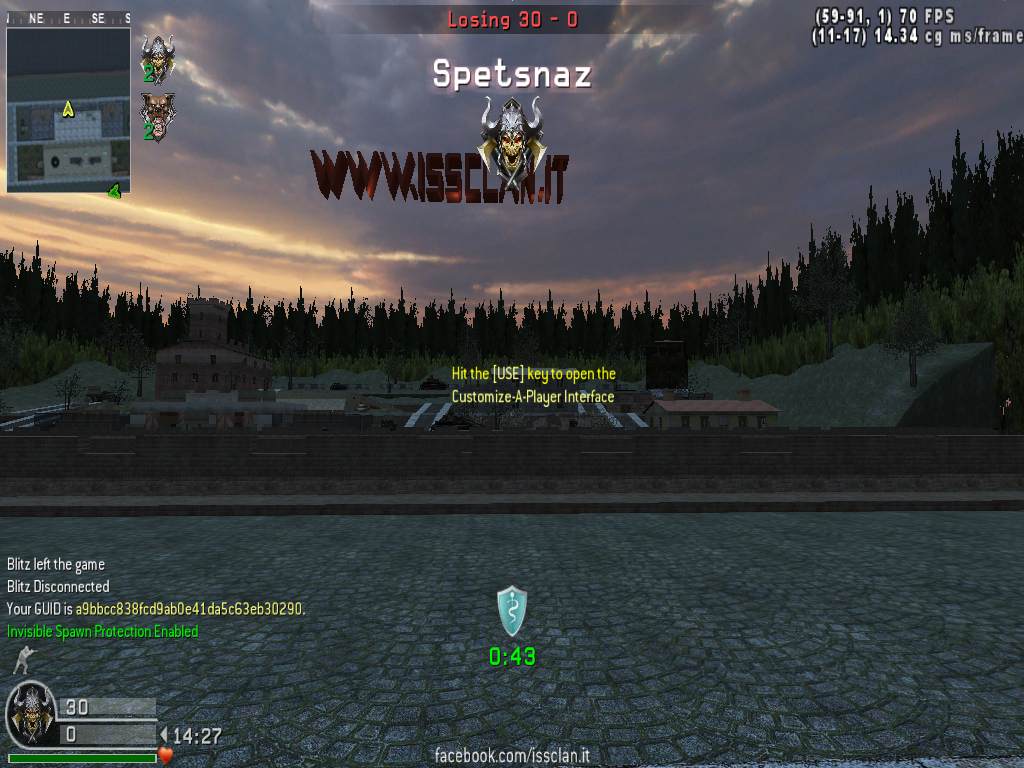Open the facebook.com/issclan.it link text

click(x=511, y=756)
